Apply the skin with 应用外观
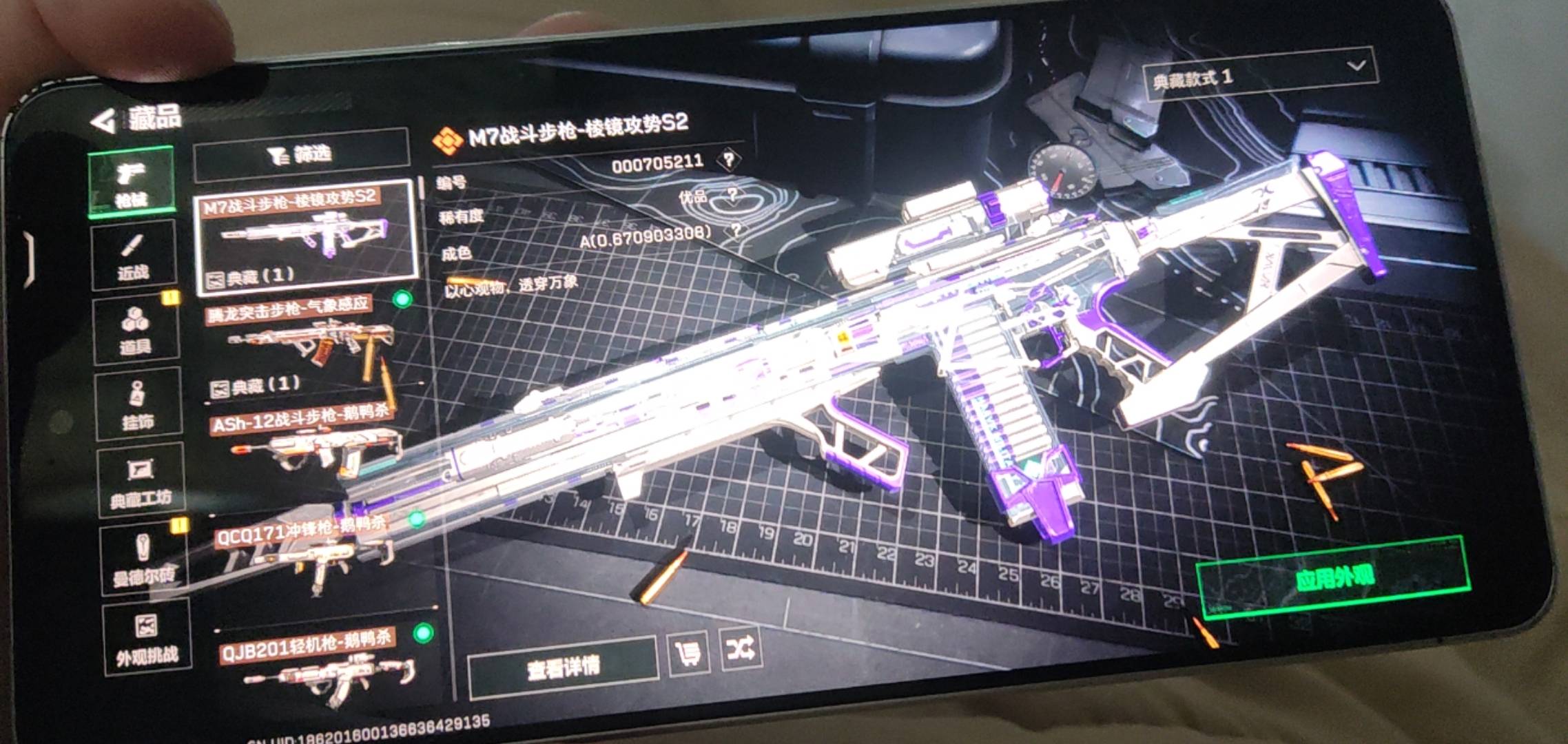1568x744 pixels. [x=1333, y=577]
